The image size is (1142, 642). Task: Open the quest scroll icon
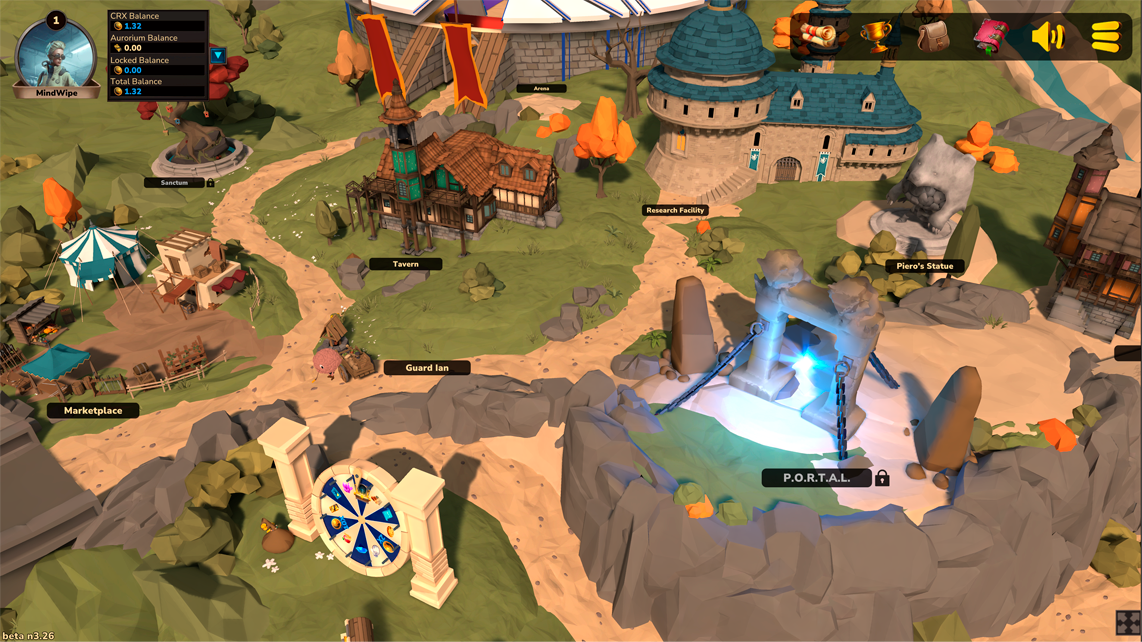(820, 36)
